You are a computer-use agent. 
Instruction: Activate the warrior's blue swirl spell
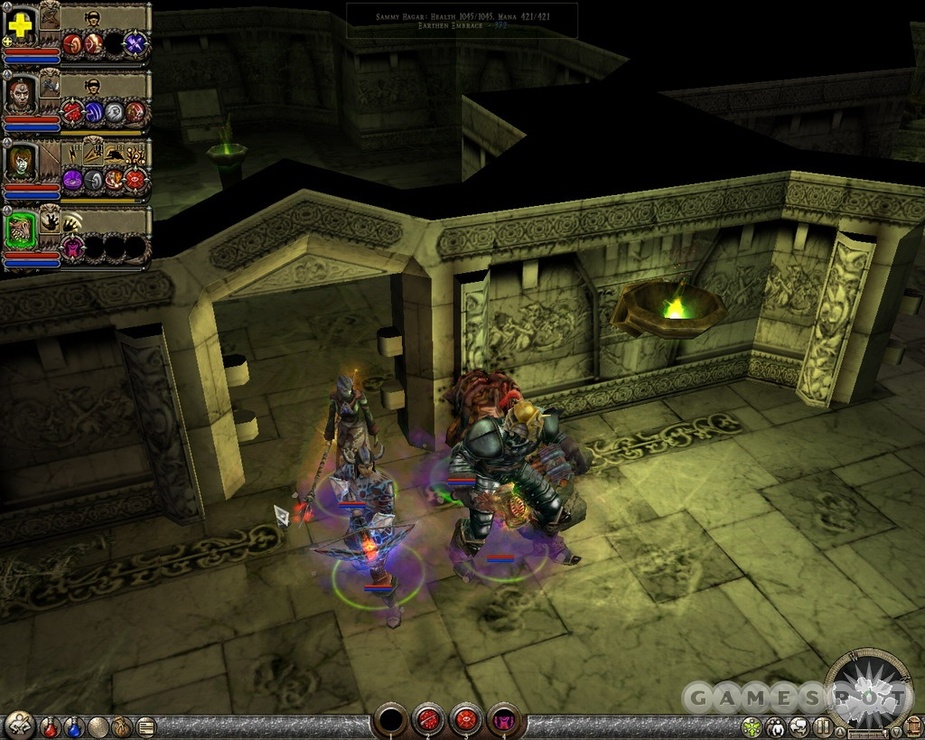(94, 112)
